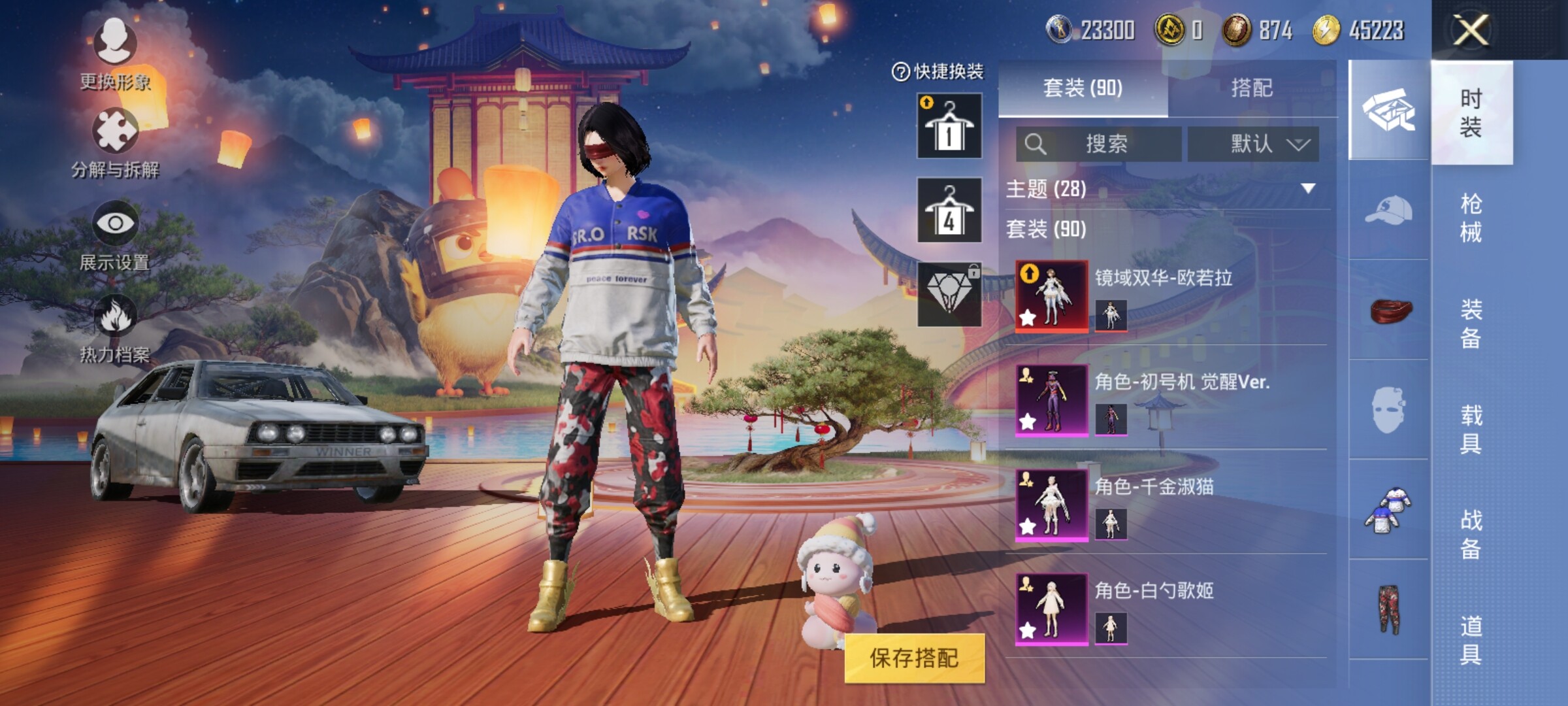Select quick outfit preset 1
1568x706 pixels.
point(949,126)
